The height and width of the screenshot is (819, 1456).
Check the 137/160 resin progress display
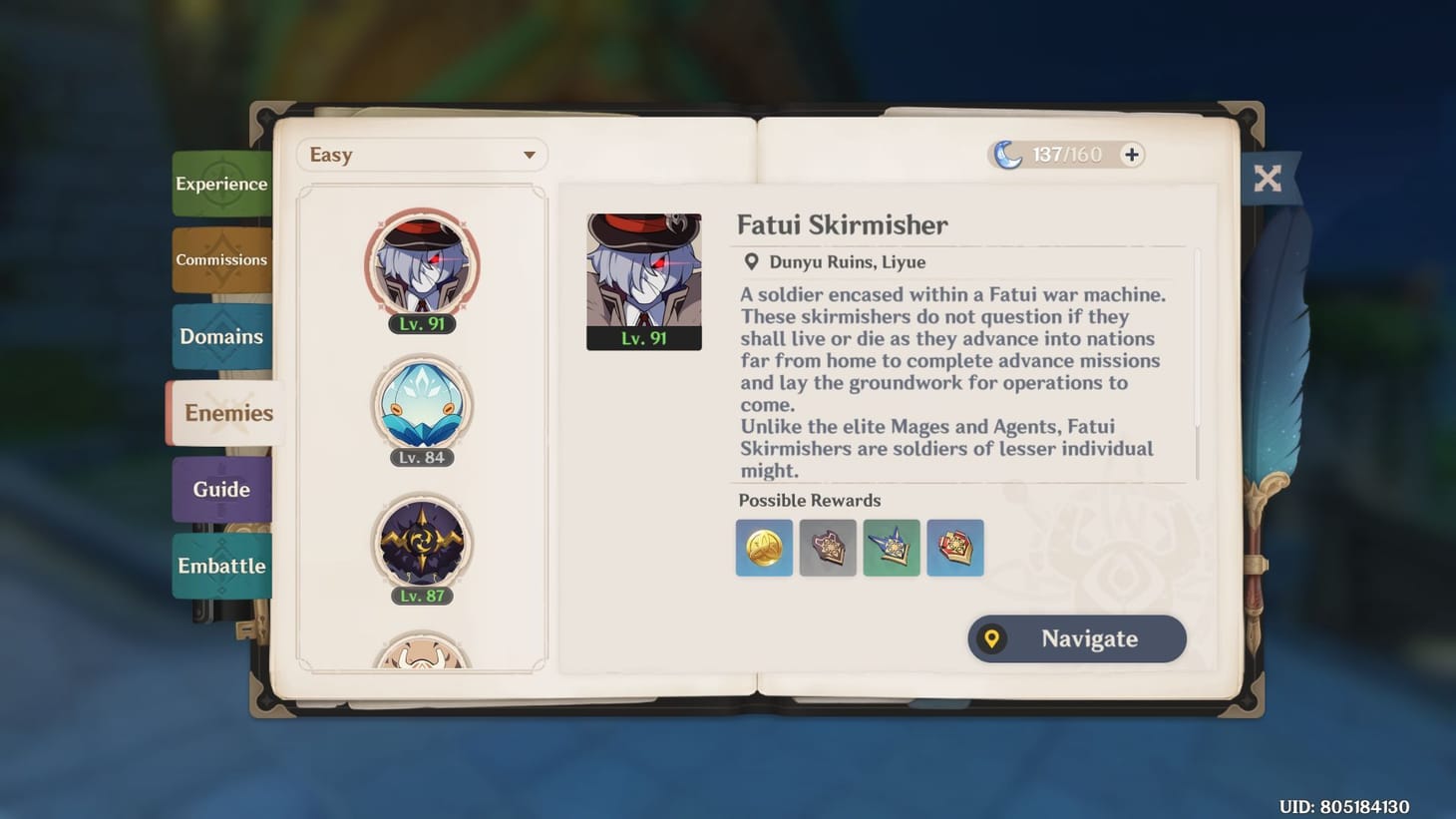click(x=1069, y=155)
